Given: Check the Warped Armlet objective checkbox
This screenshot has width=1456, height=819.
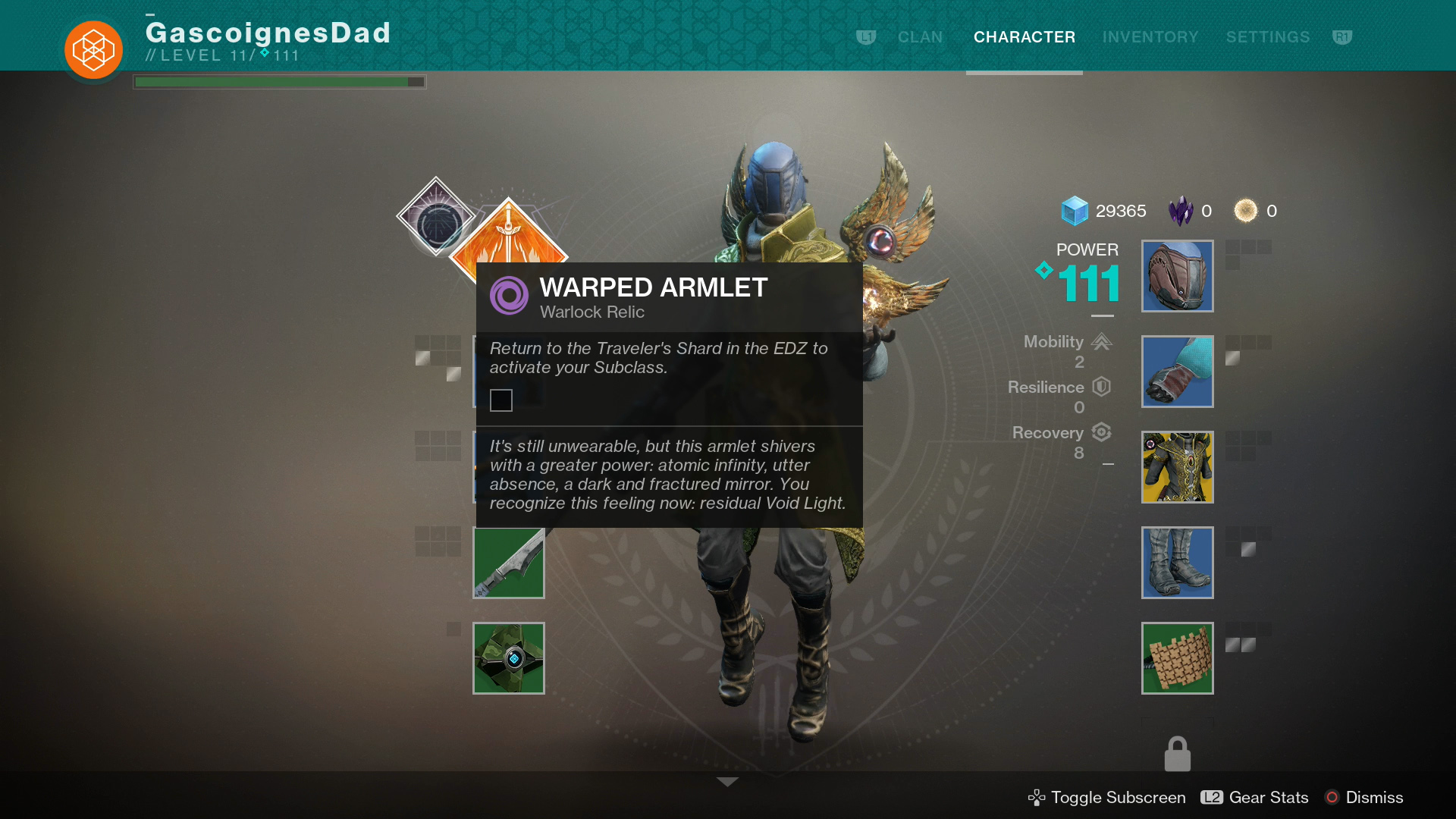Looking at the screenshot, I should click(x=501, y=400).
